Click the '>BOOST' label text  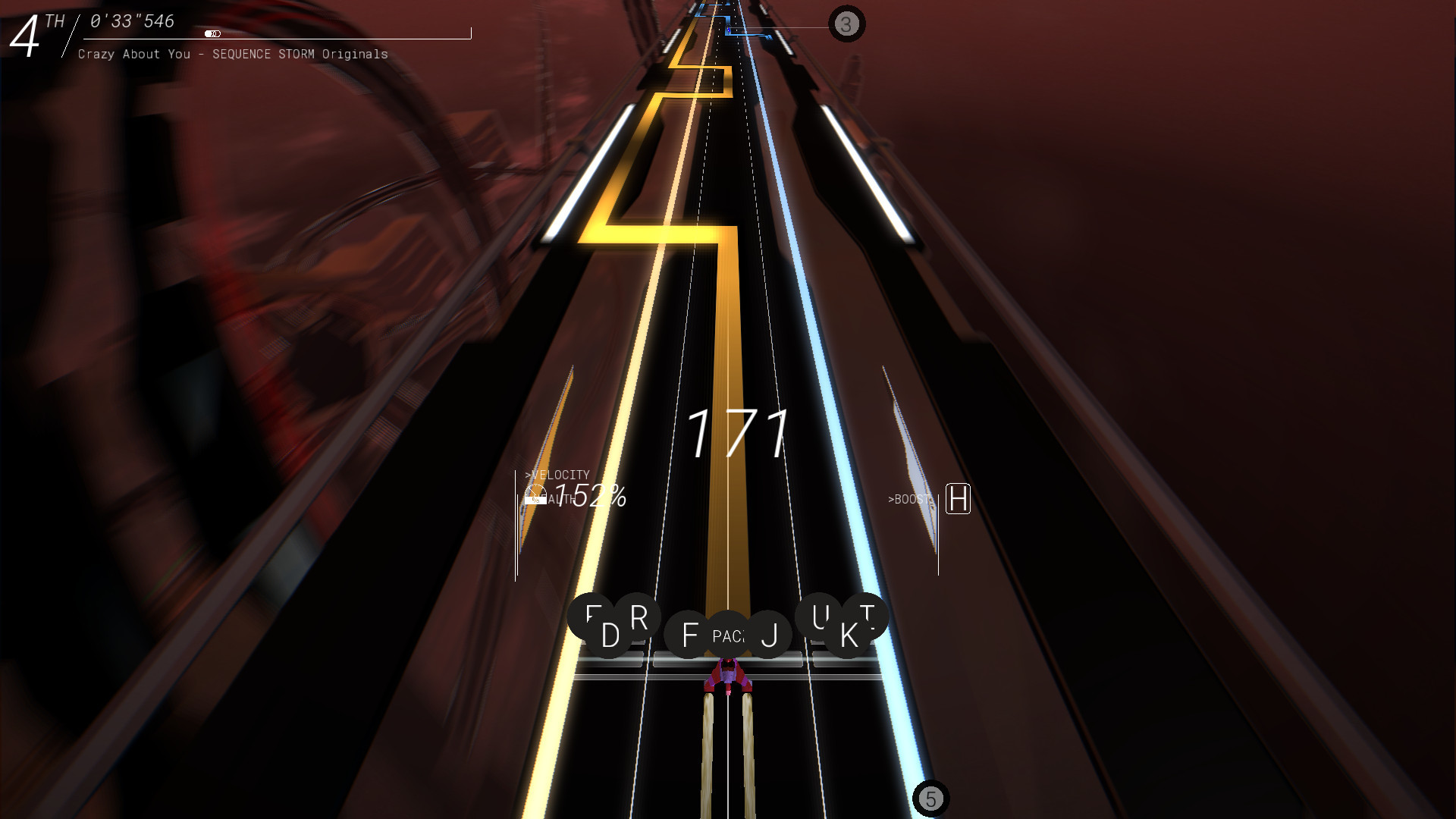(x=909, y=500)
